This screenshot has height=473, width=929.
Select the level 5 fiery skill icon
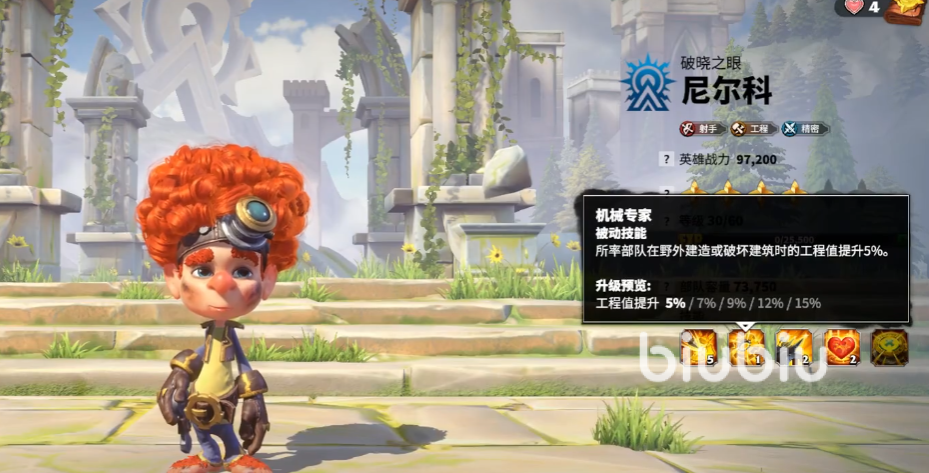click(697, 347)
